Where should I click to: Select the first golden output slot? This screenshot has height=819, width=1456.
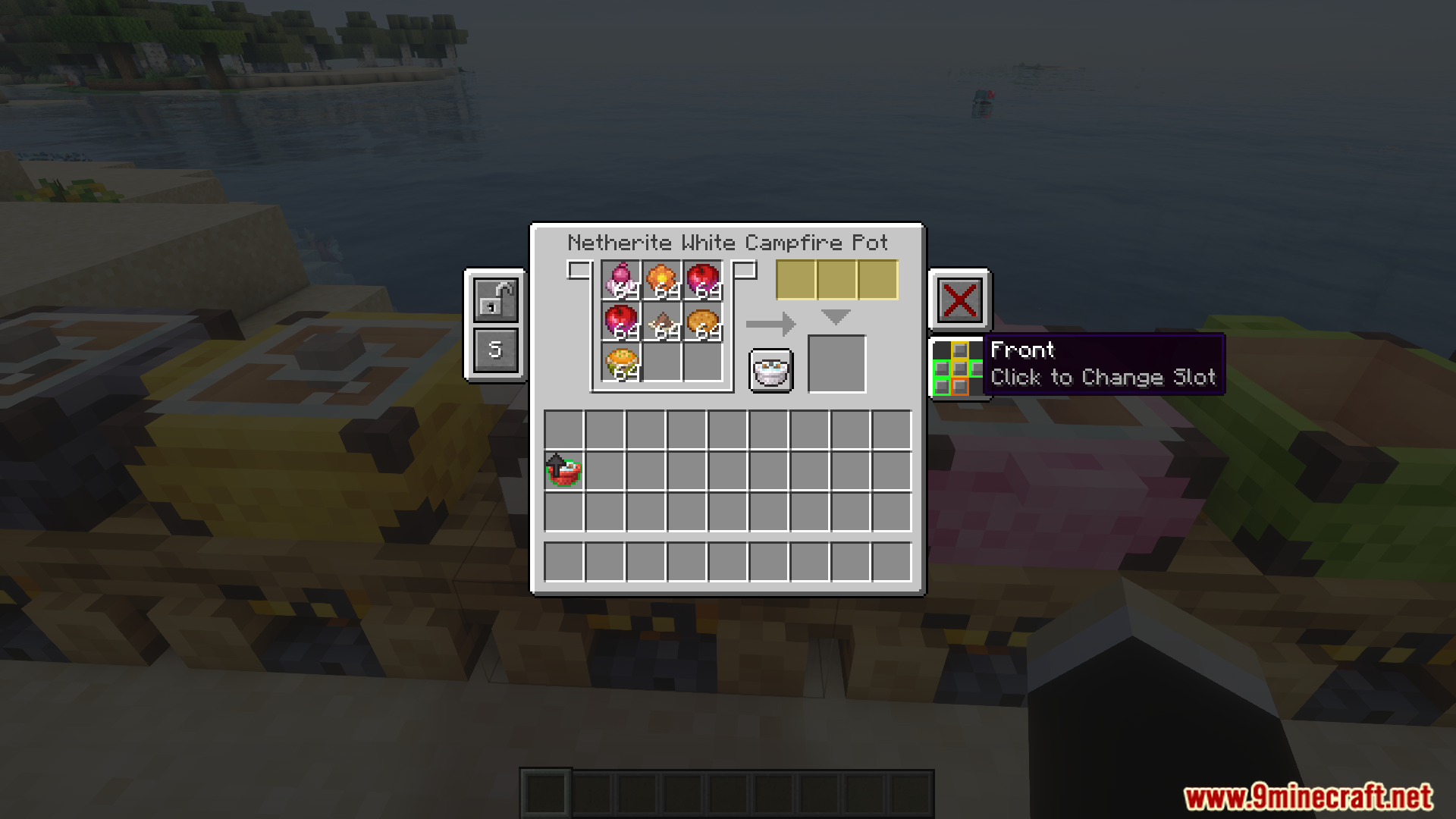pyautogui.click(x=795, y=279)
